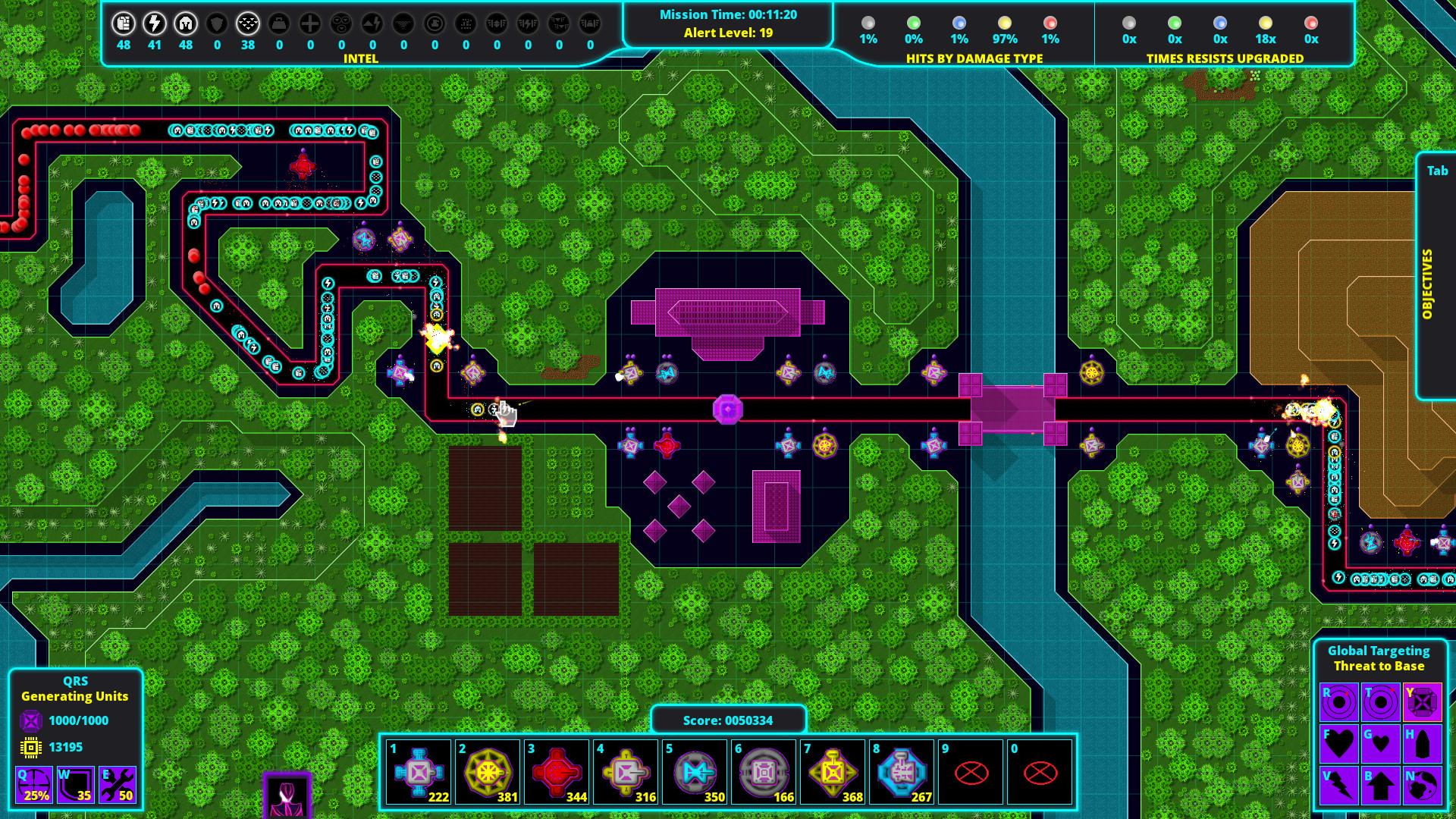This screenshot has width=1456, height=819.
Task: Click the W ability button costing 35
Action: (x=75, y=786)
